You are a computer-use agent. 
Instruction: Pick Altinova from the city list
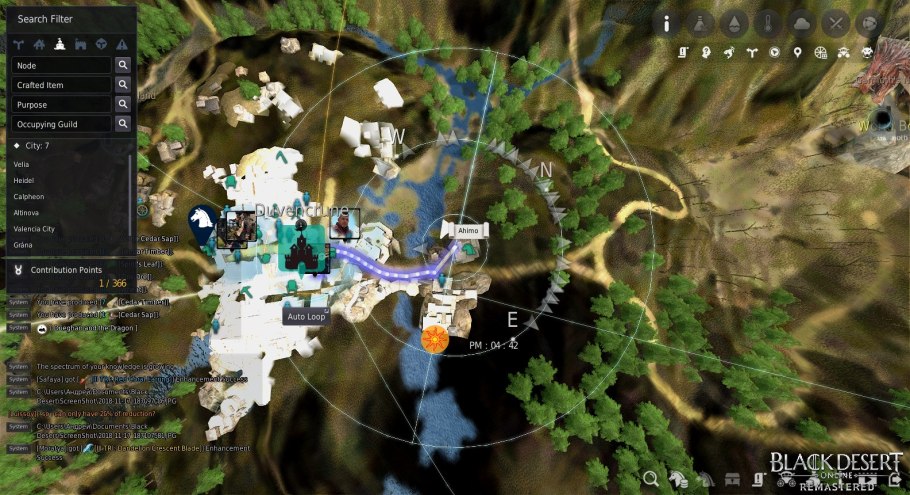click(x=27, y=213)
